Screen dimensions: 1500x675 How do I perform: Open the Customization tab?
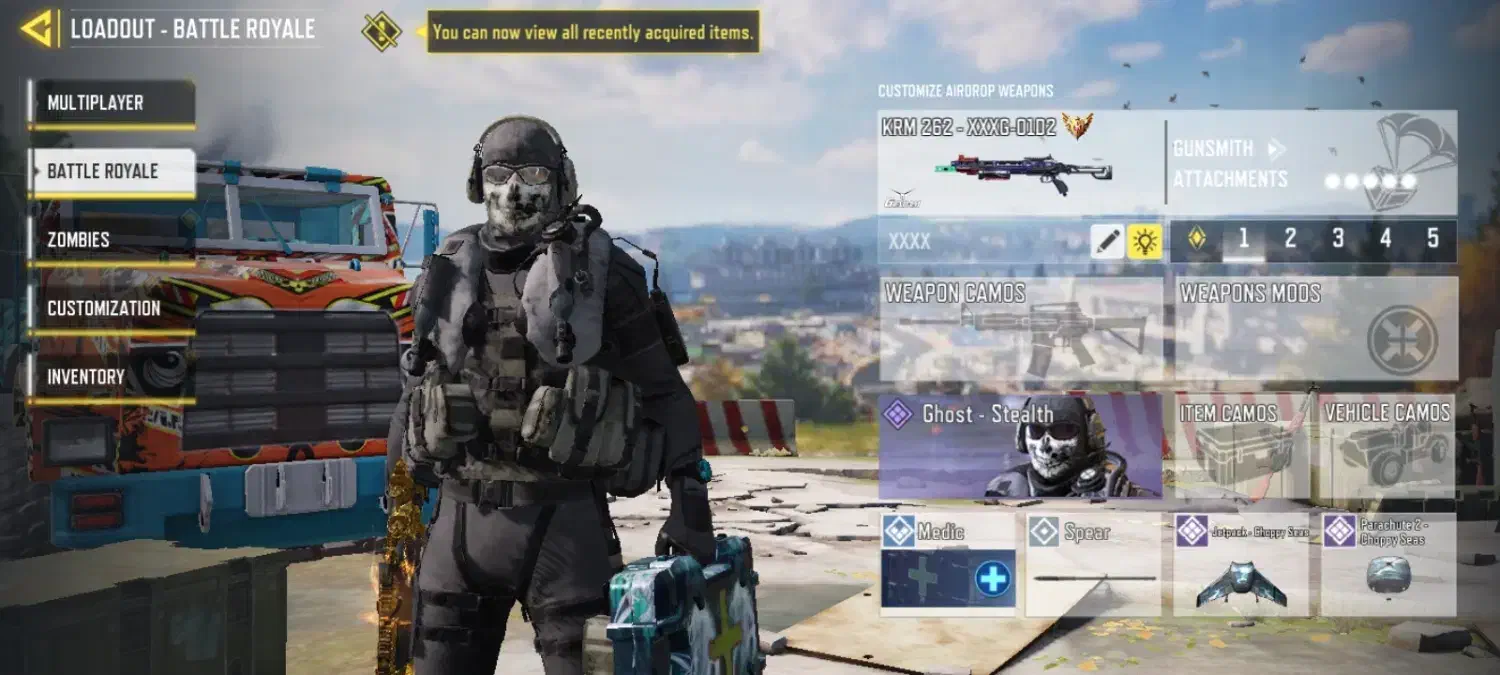pyautogui.click(x=112, y=309)
